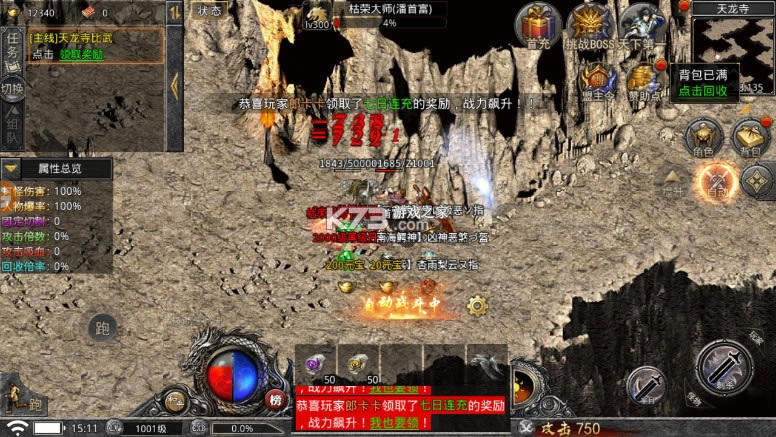Open the 榜 ranking button beside the orb
Viewport: 776px width, 437px height.
point(275,398)
